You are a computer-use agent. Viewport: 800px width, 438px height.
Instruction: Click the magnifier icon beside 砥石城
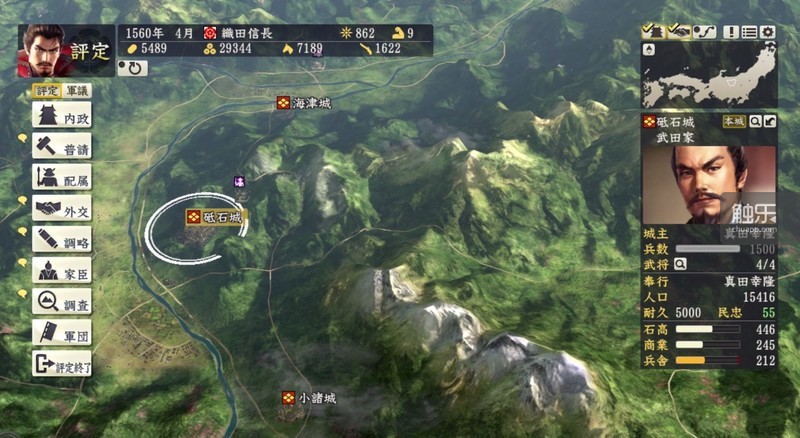(x=755, y=121)
